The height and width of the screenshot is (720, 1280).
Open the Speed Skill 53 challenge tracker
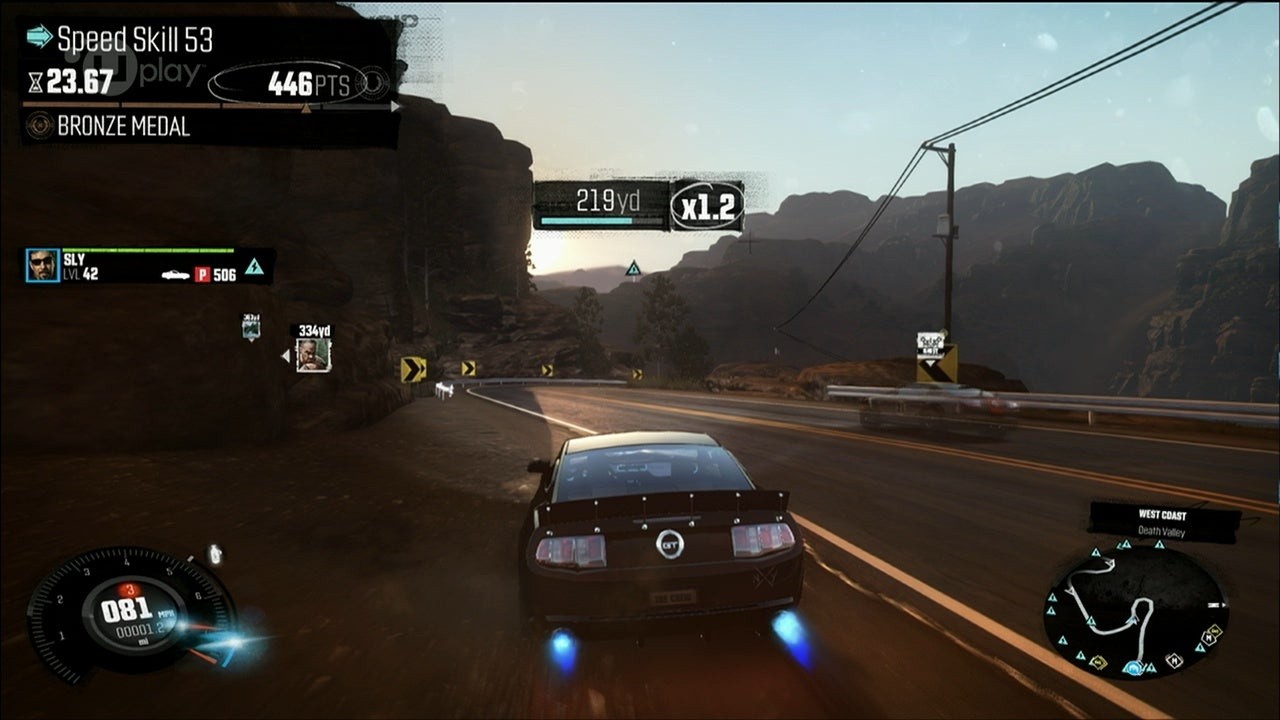coord(135,39)
